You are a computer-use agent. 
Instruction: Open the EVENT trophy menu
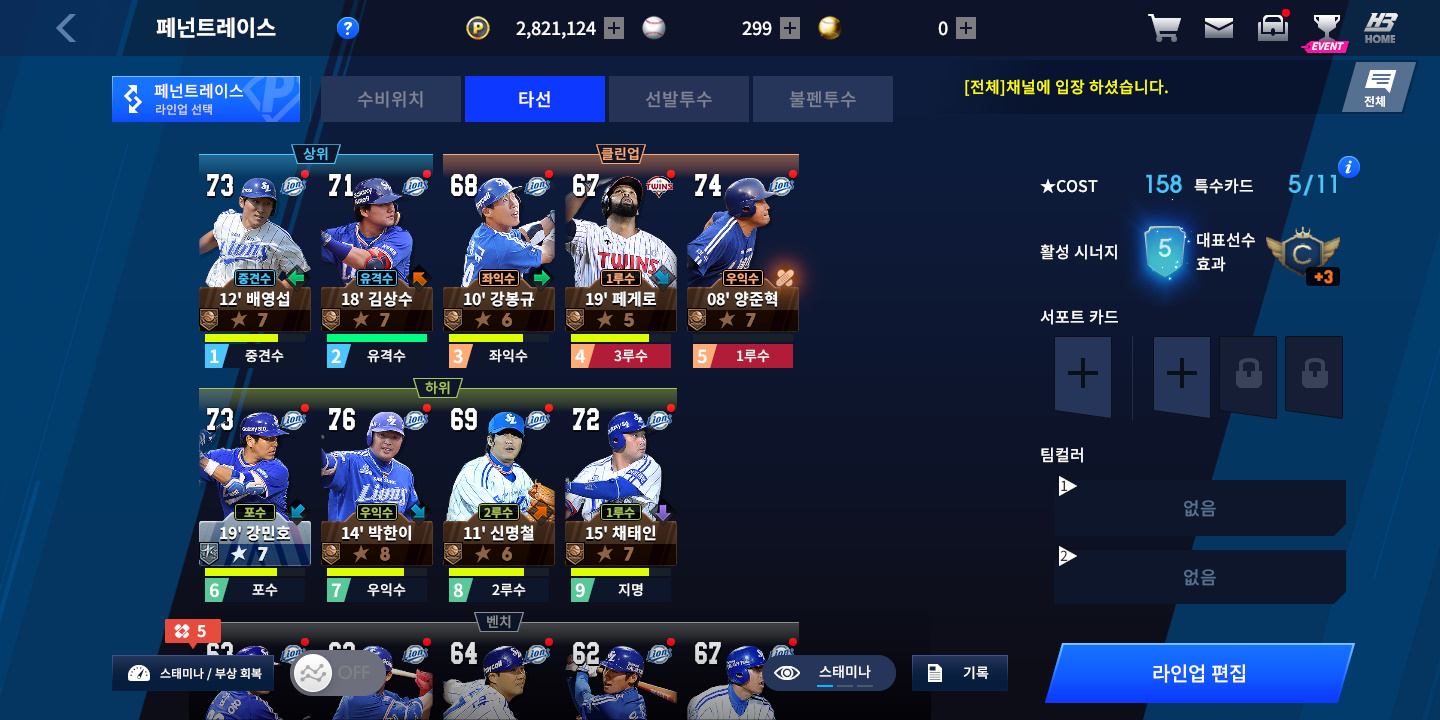pos(1326,30)
